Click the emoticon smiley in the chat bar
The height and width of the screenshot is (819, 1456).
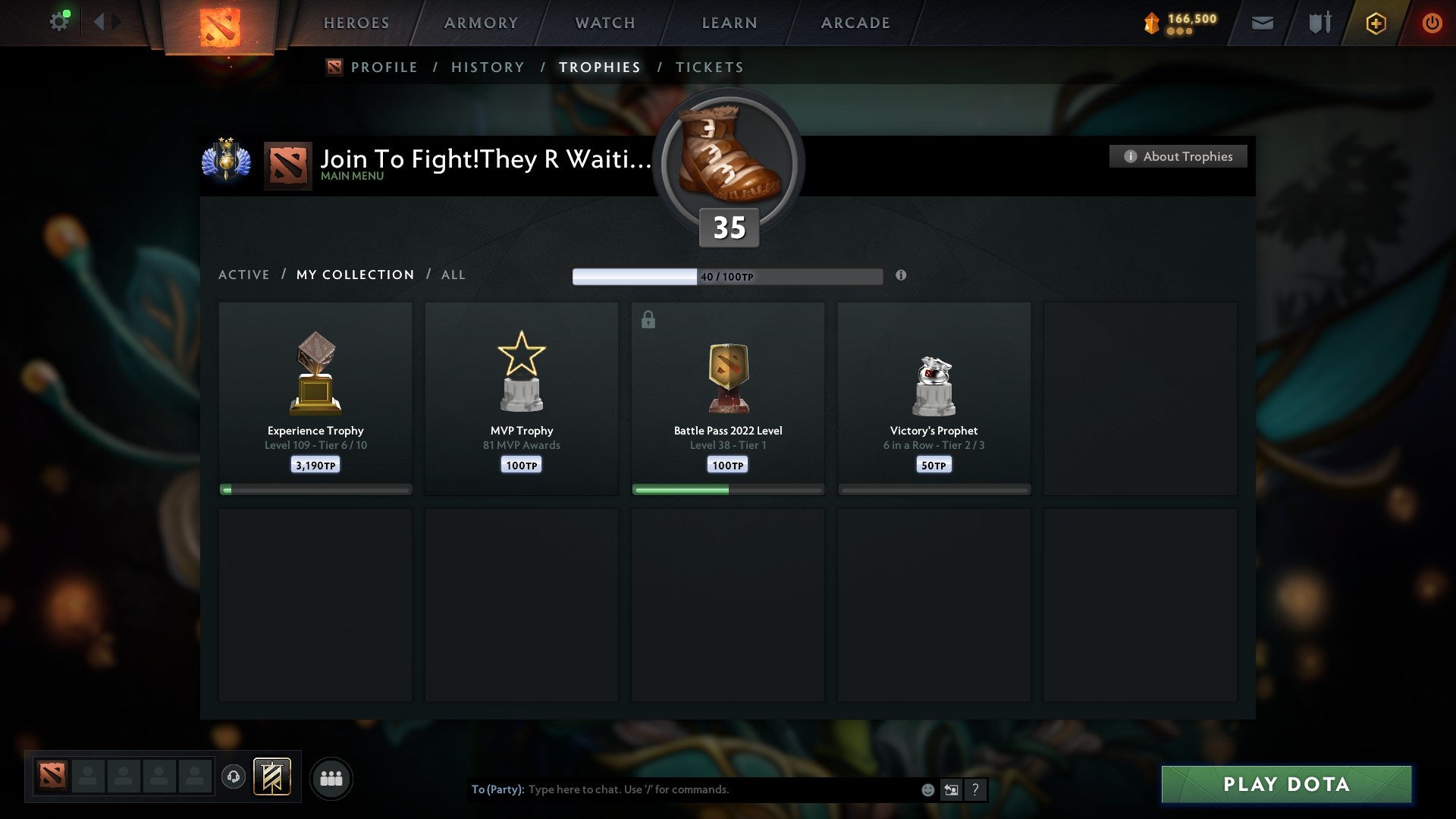click(929, 789)
